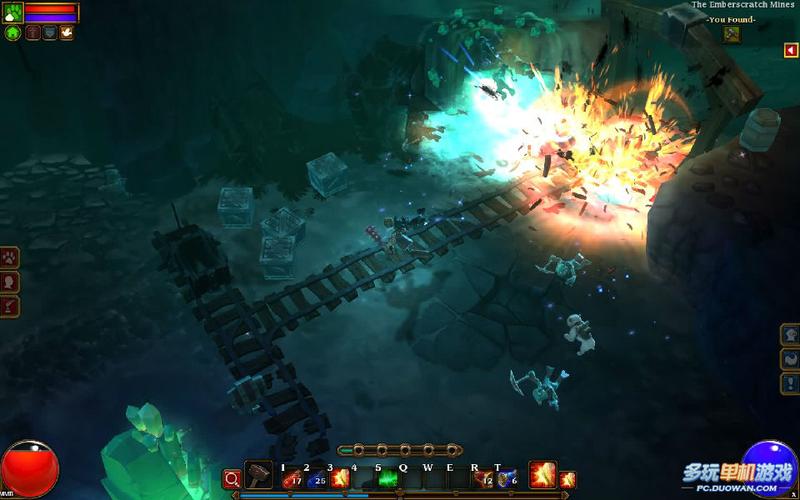Select the white dove icon under the portrait
The image size is (800, 500).
click(66, 33)
